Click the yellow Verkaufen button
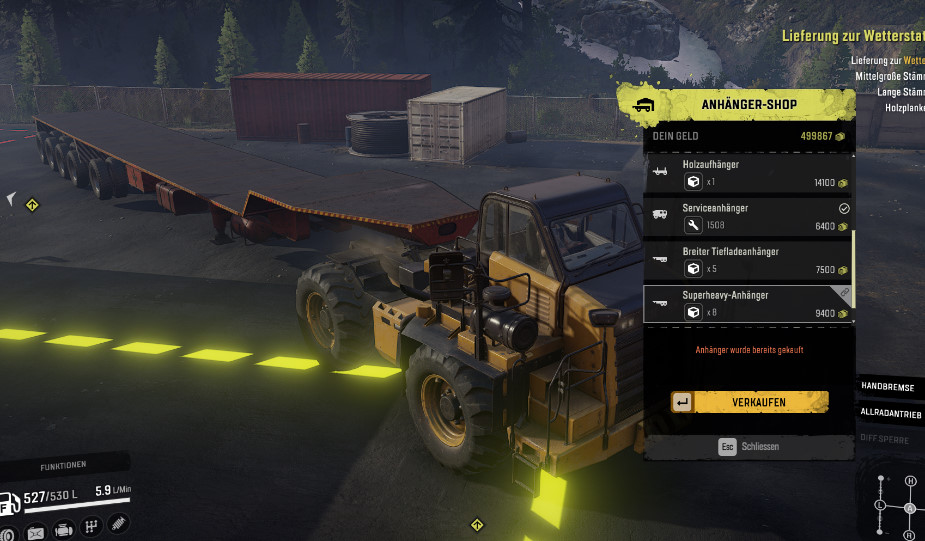Image resolution: width=925 pixels, height=541 pixels. pos(749,402)
